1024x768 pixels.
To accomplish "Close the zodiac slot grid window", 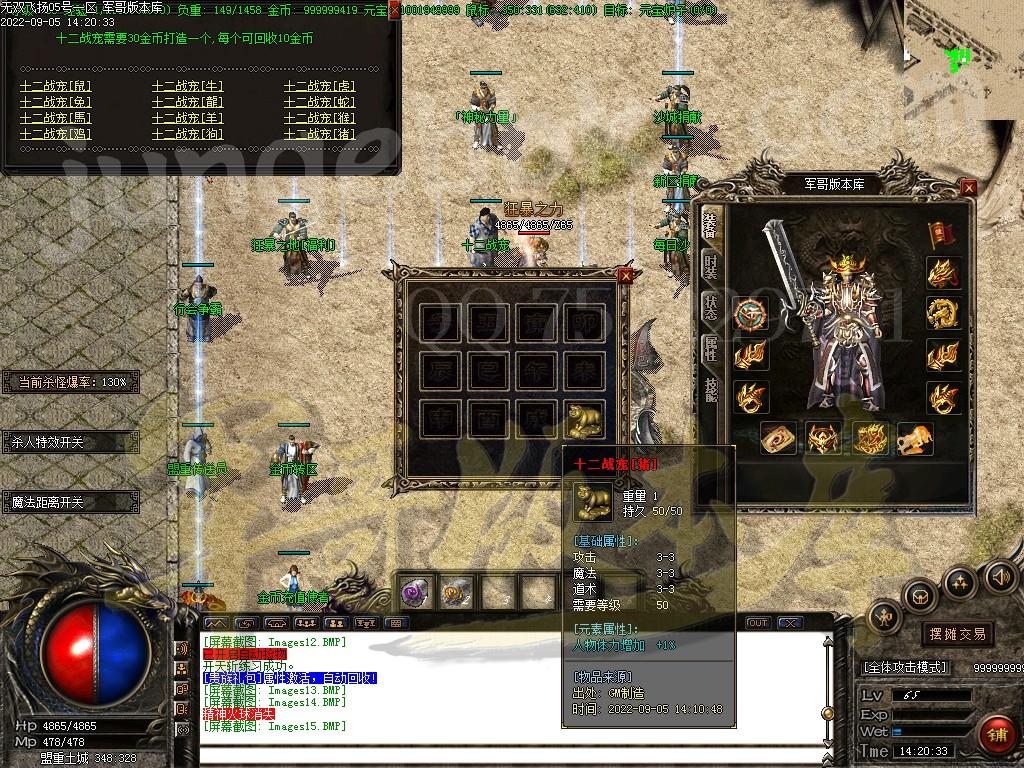I will click(x=626, y=276).
